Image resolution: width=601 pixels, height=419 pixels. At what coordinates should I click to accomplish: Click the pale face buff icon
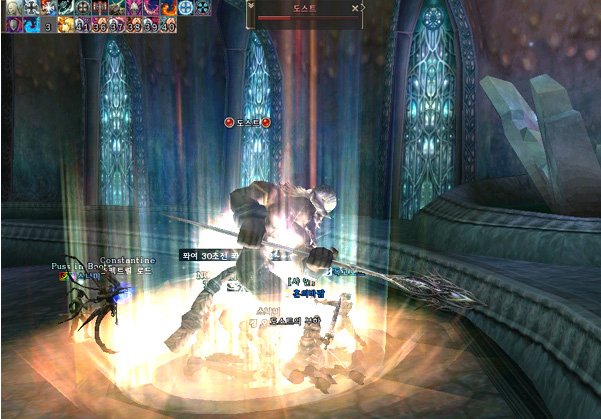12,7
